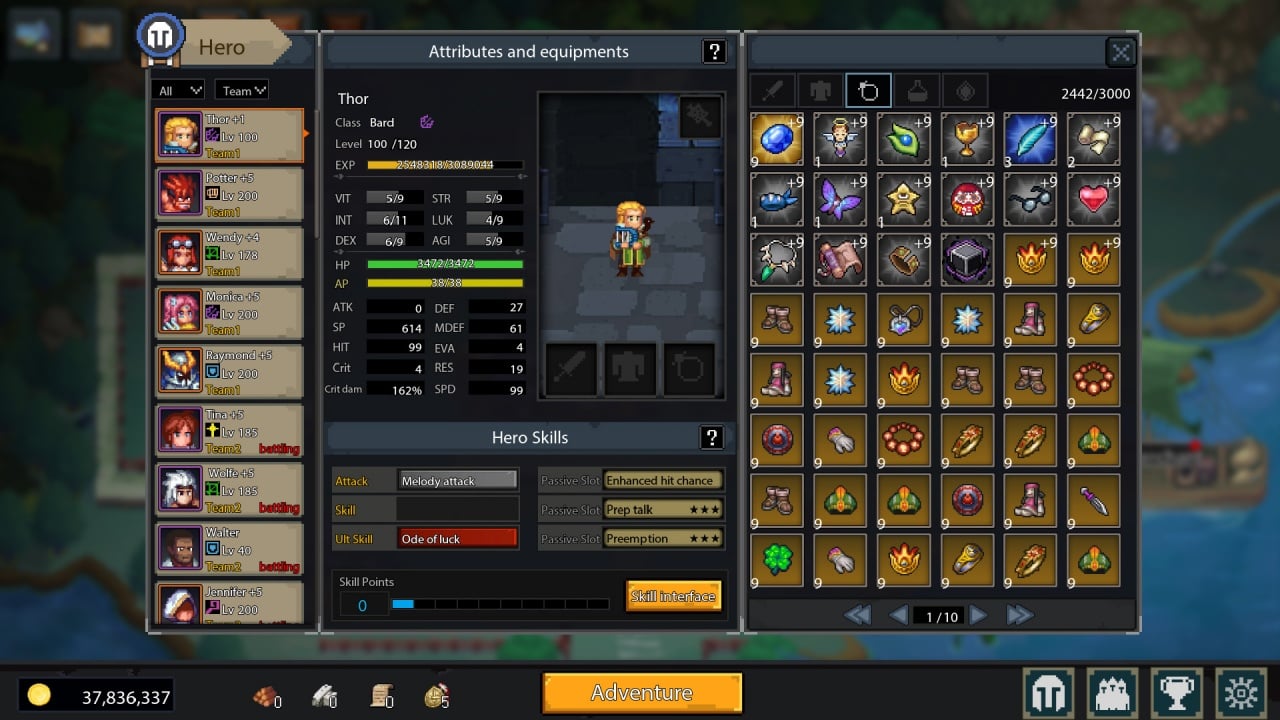The image size is (1280, 720).
Task: Show help for Hero Skills
Action: point(711,437)
